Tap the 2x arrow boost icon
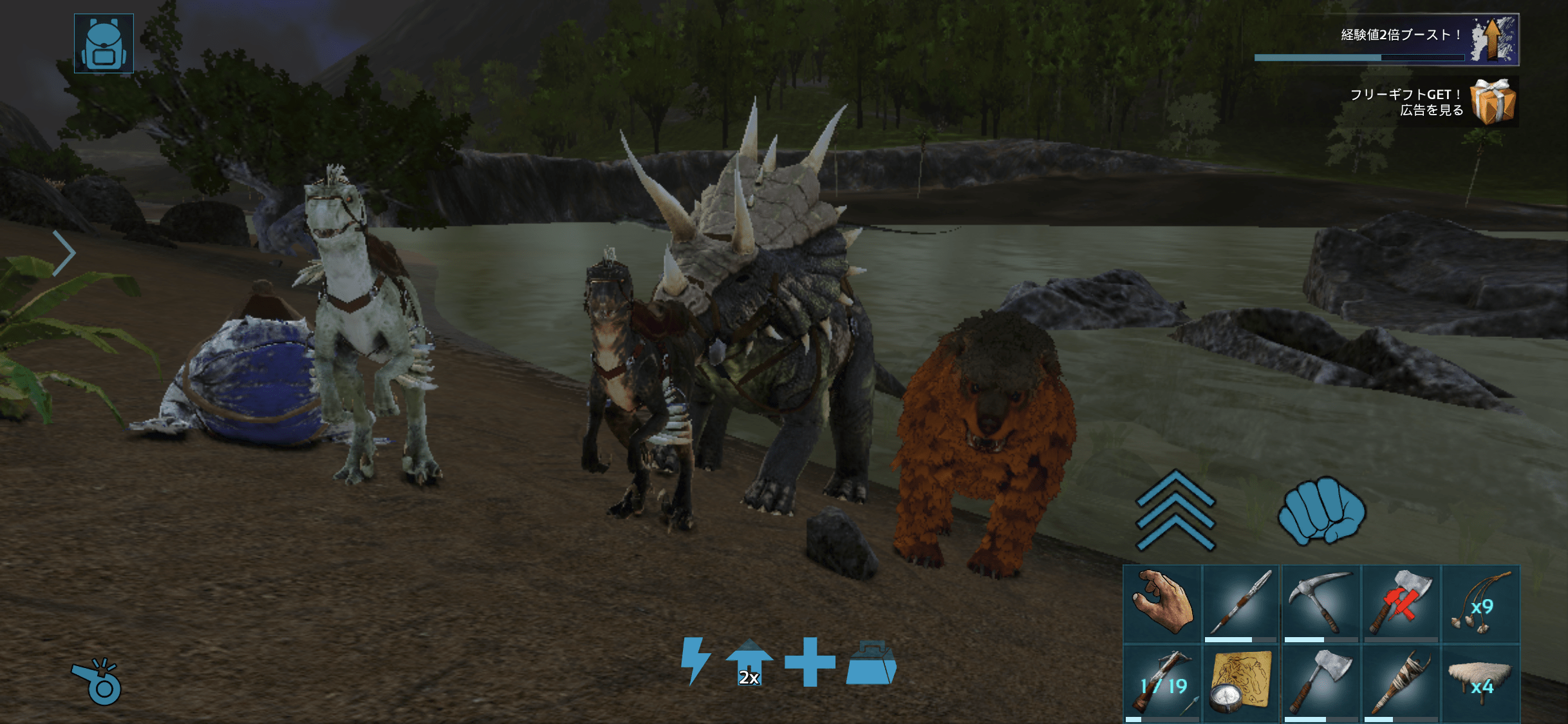Viewport: 1568px width, 724px height. 749,662
